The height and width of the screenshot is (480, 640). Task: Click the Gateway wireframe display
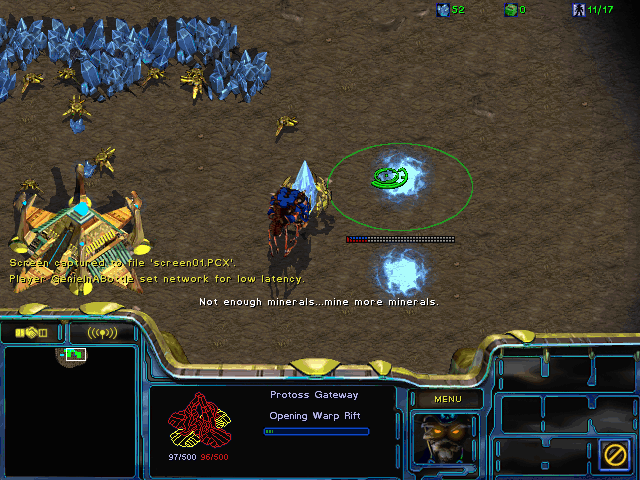click(x=199, y=420)
